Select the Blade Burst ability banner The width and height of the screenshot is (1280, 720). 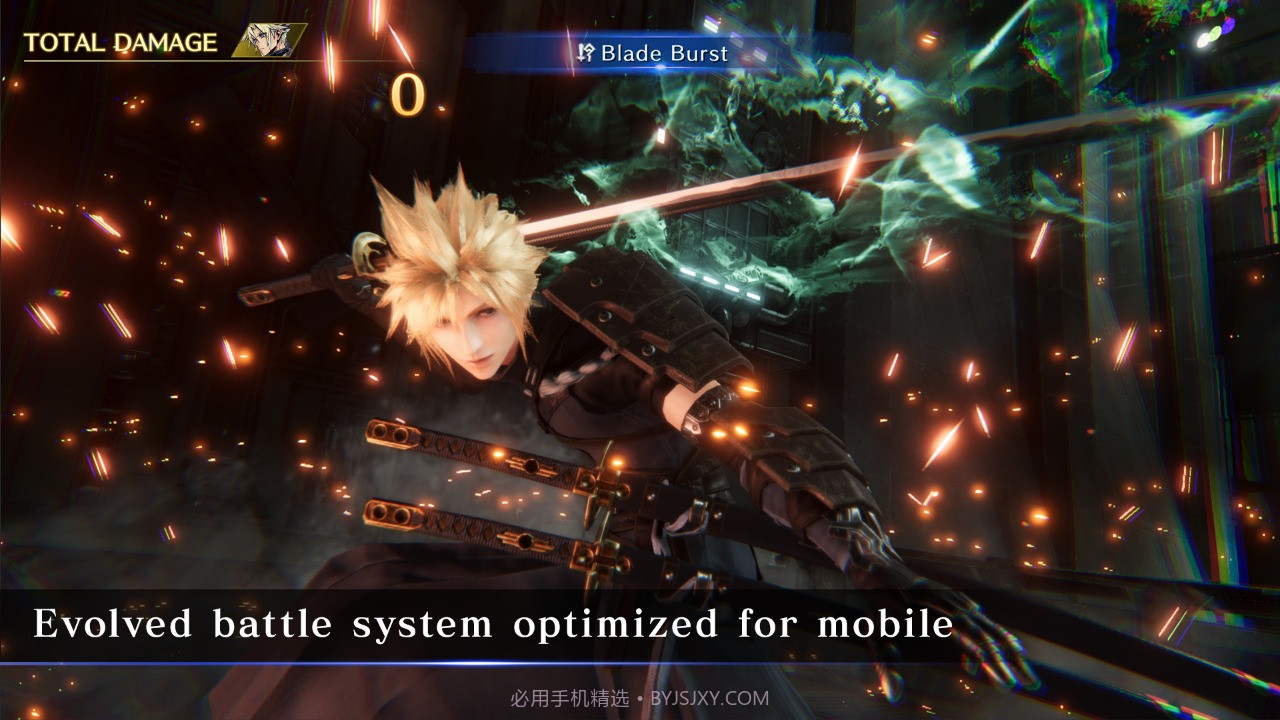click(x=652, y=53)
